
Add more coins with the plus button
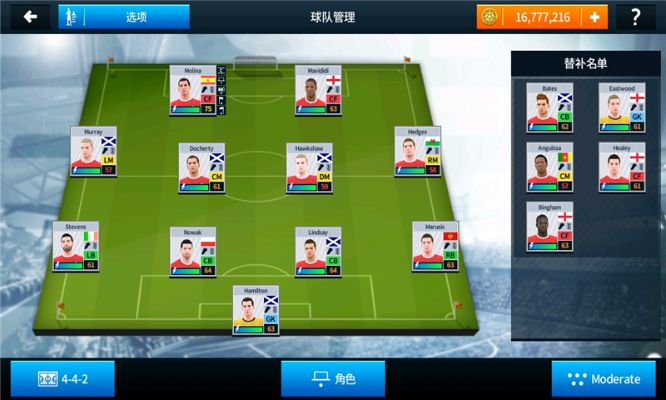click(x=594, y=17)
